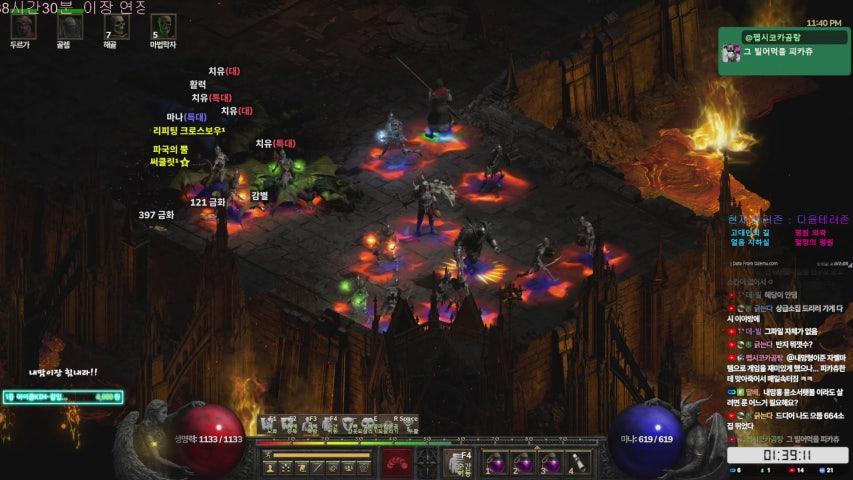Viewport: 853px width, 480px height.
Task: Pick up the 감별 scroll label
Action: click(x=260, y=195)
